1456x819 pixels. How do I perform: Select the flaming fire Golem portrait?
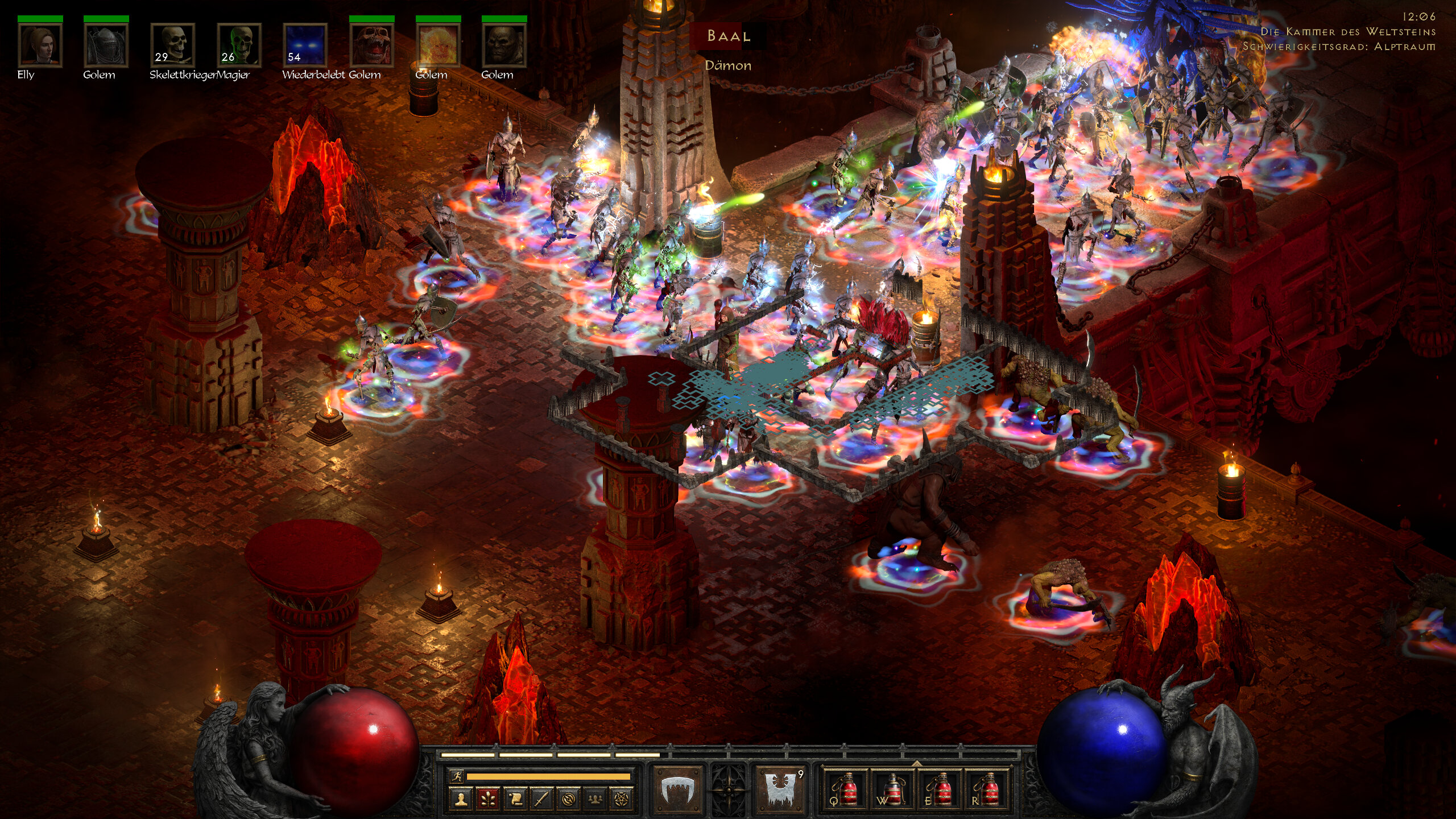point(438,45)
